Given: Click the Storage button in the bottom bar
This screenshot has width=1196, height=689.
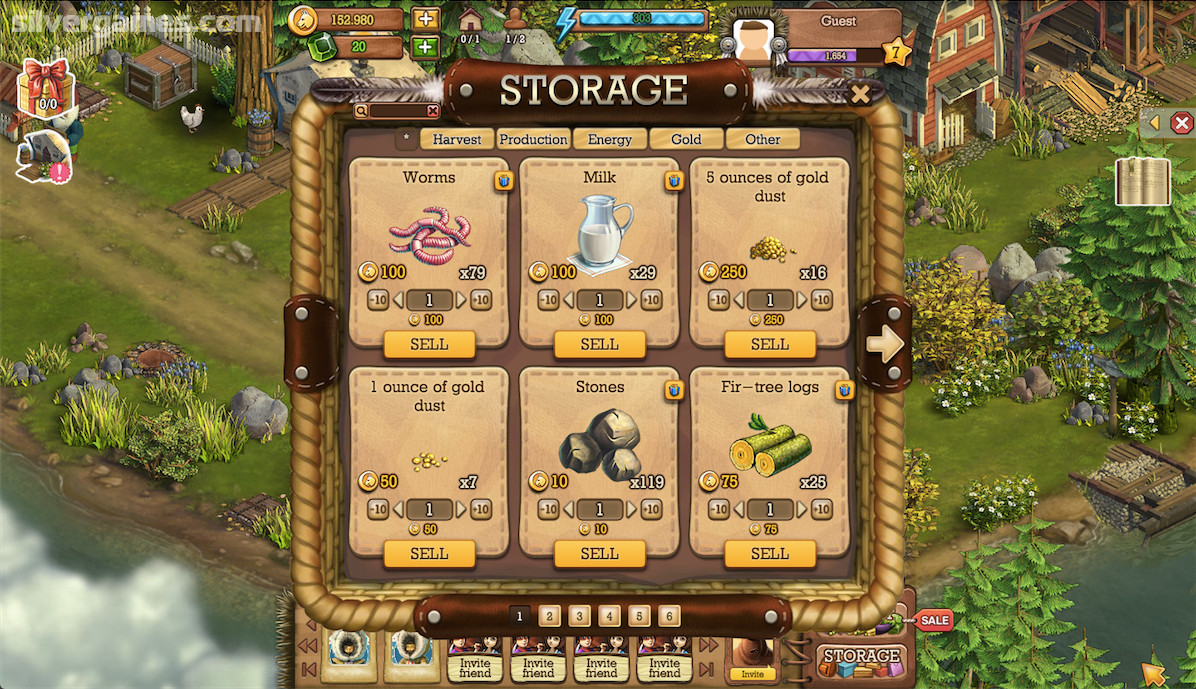Looking at the screenshot, I should click(861, 659).
